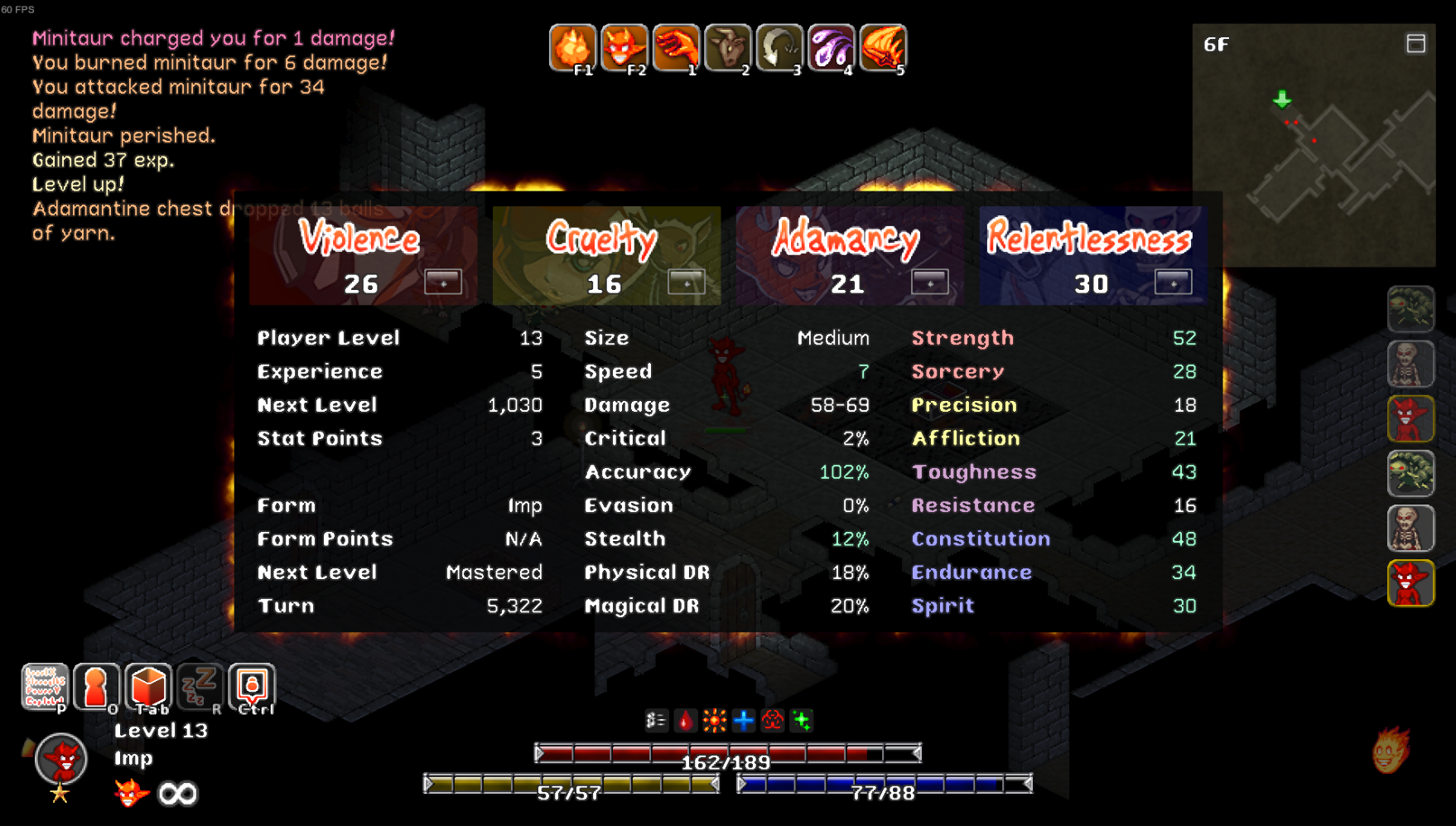Open the orange character silhouette menu

coord(96,687)
